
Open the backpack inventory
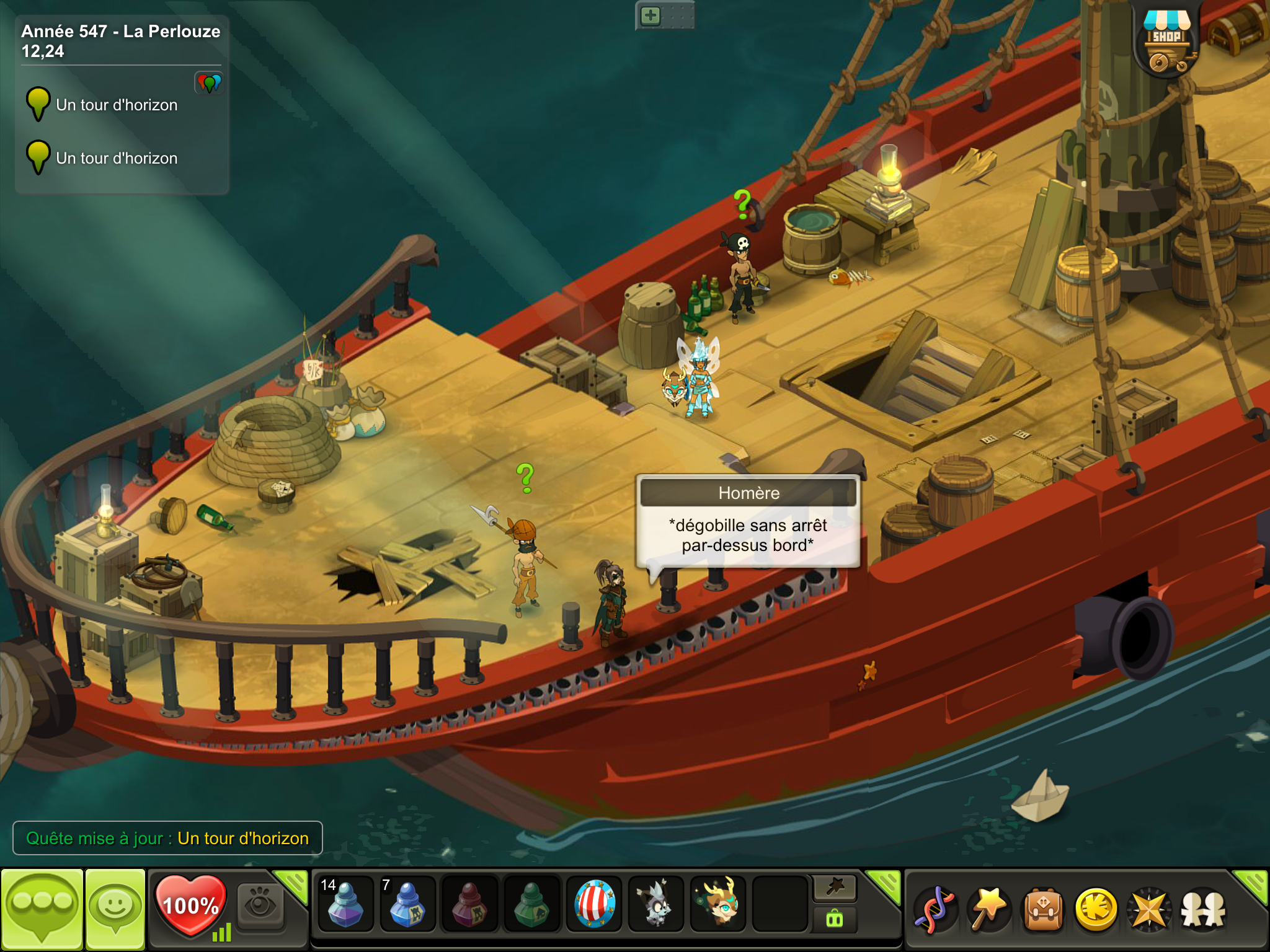pos(1042,910)
